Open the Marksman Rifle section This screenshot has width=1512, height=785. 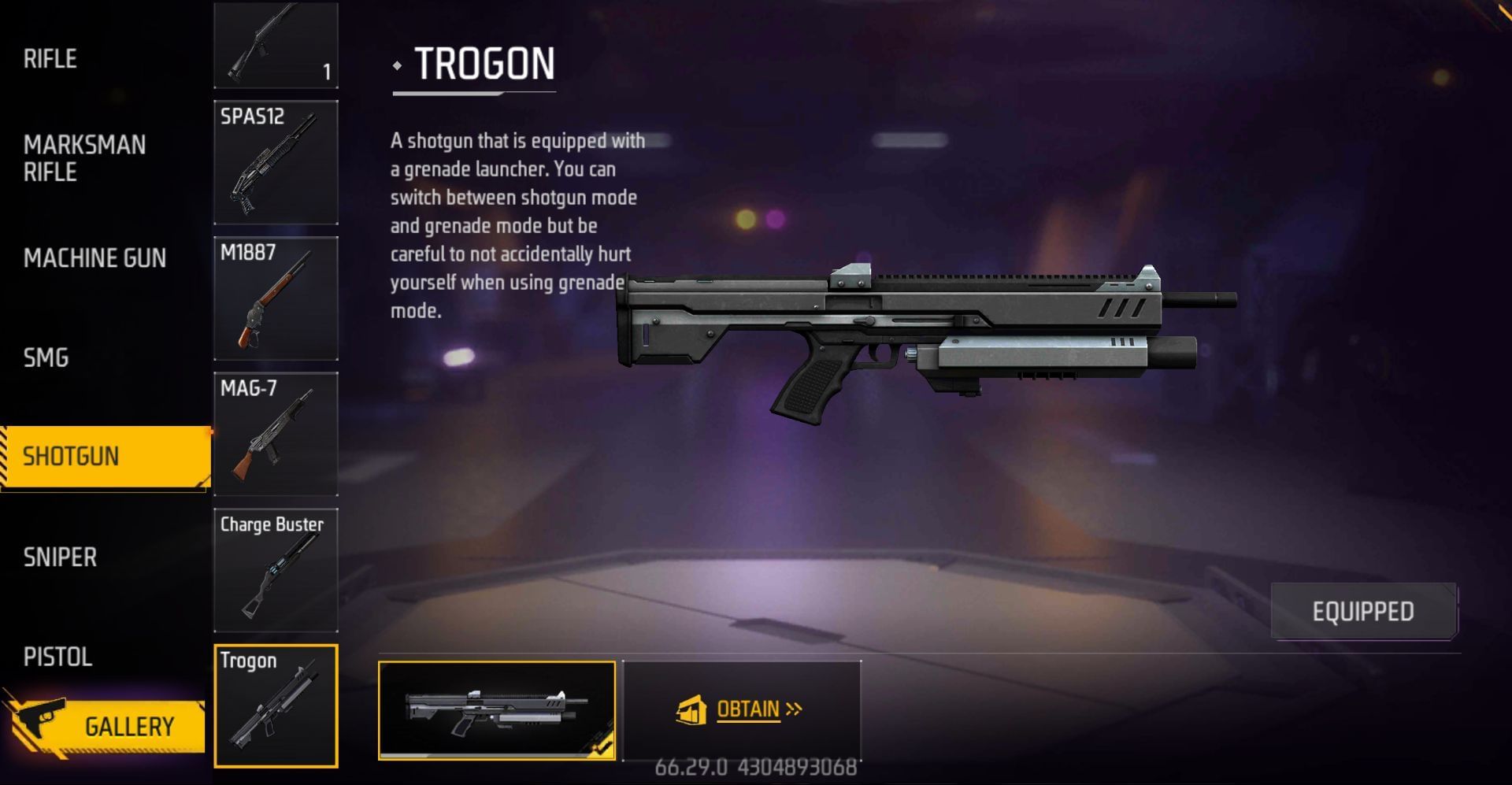(x=83, y=158)
